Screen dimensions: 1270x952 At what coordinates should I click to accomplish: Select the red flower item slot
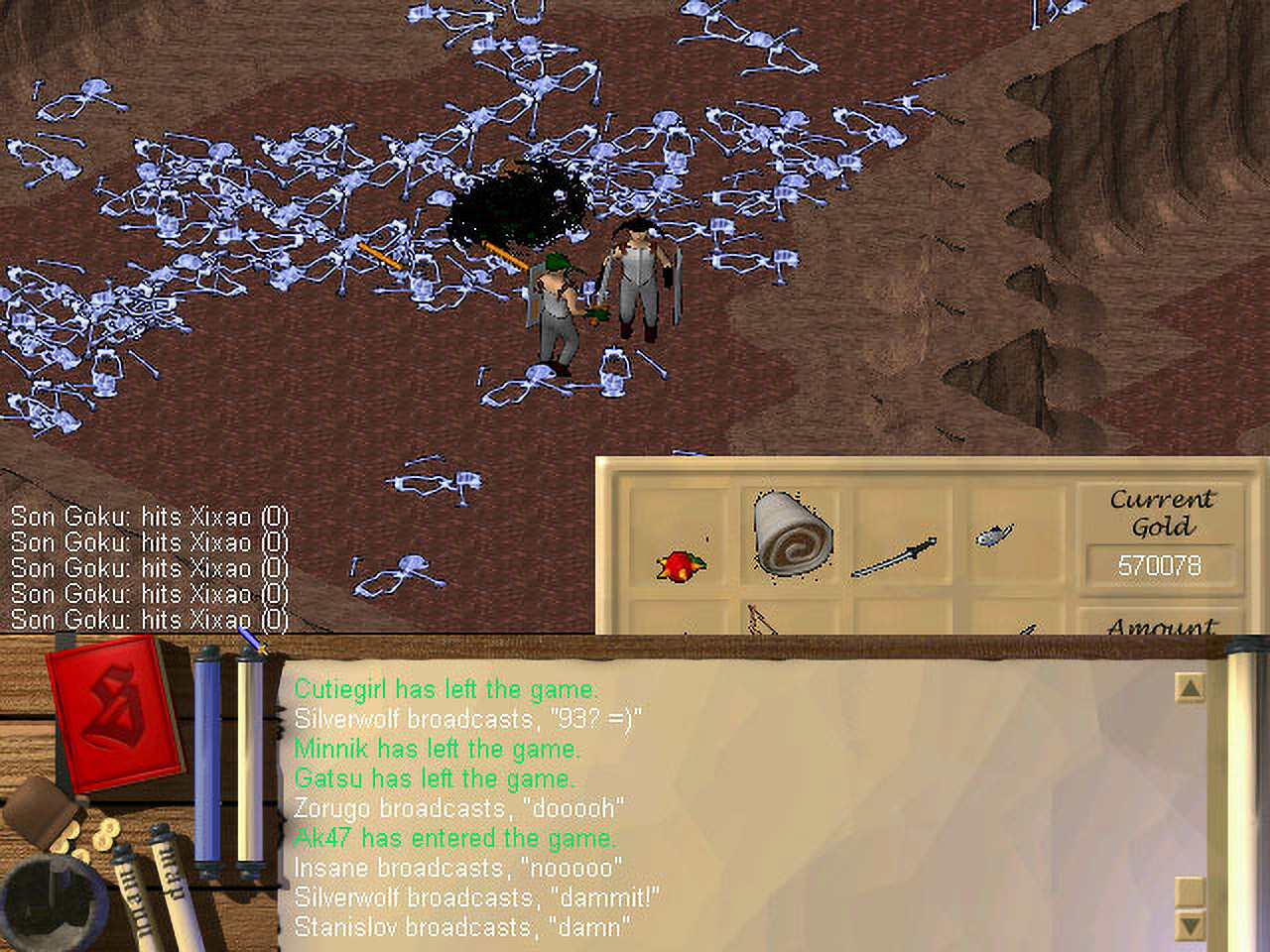coord(680,563)
